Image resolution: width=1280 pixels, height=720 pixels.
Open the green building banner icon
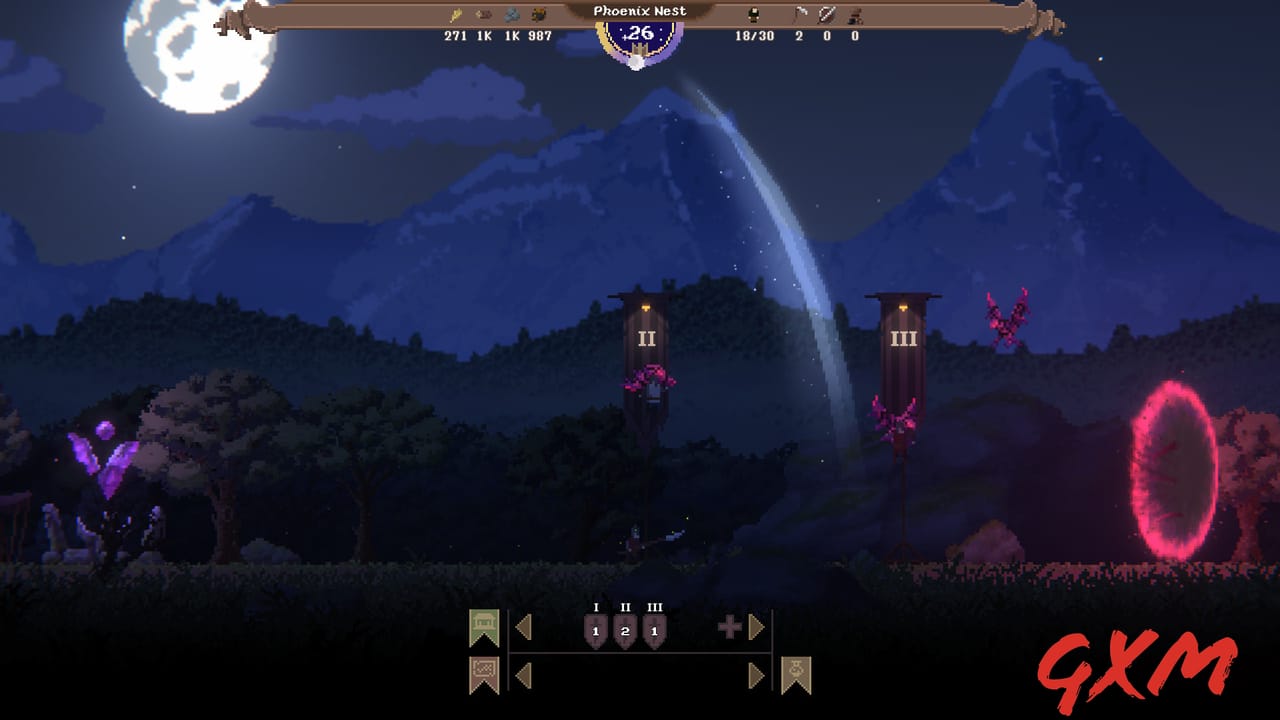pyautogui.click(x=484, y=625)
